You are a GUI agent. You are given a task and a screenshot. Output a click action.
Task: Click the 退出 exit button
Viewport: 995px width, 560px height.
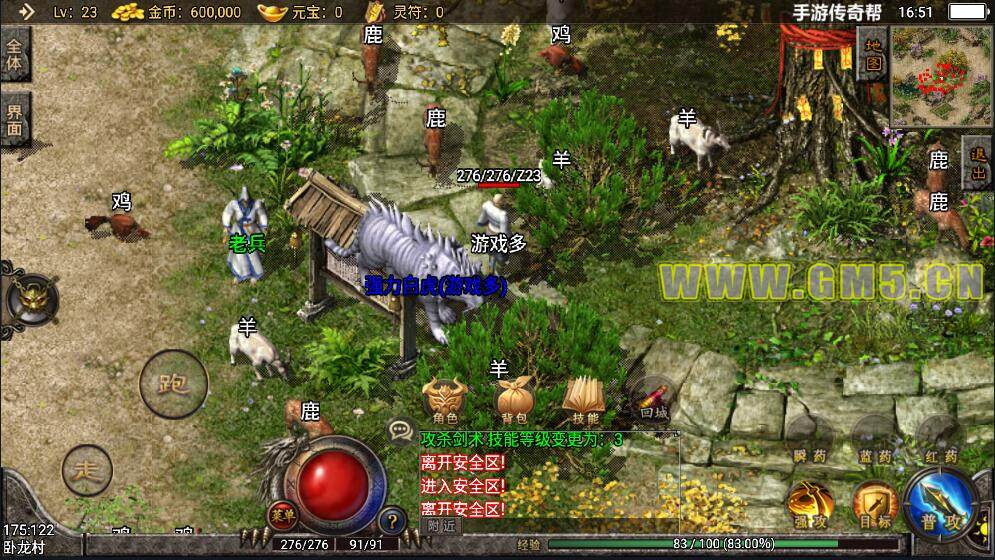coord(977,165)
